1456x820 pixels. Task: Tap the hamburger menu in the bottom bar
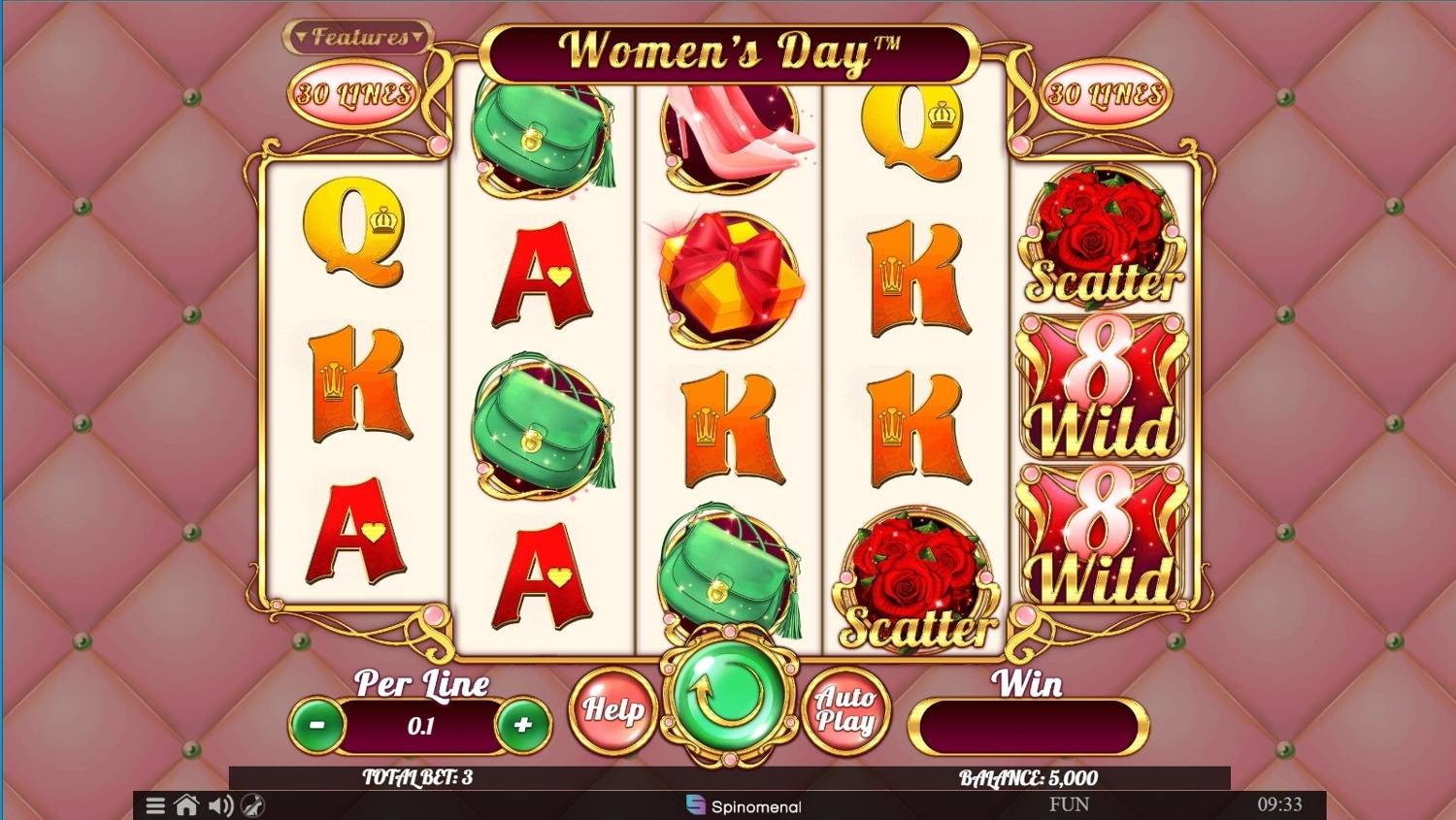153,805
